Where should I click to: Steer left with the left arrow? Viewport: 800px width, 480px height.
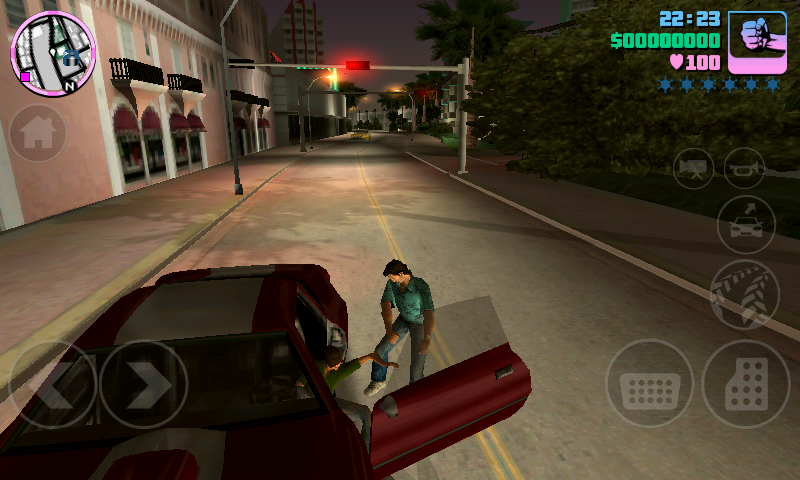(x=52, y=385)
